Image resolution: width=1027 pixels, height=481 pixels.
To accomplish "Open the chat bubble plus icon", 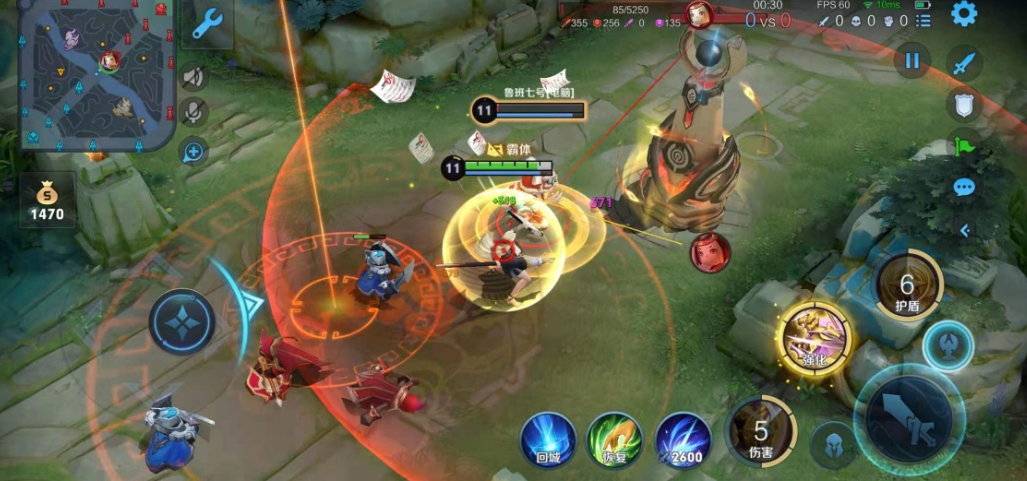I will [x=193, y=151].
